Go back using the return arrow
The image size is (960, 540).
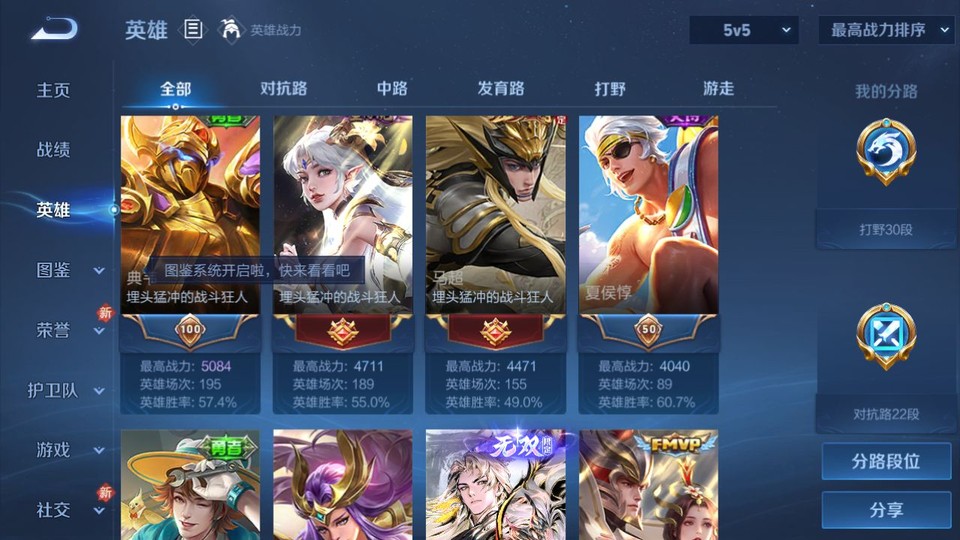click(x=53, y=29)
